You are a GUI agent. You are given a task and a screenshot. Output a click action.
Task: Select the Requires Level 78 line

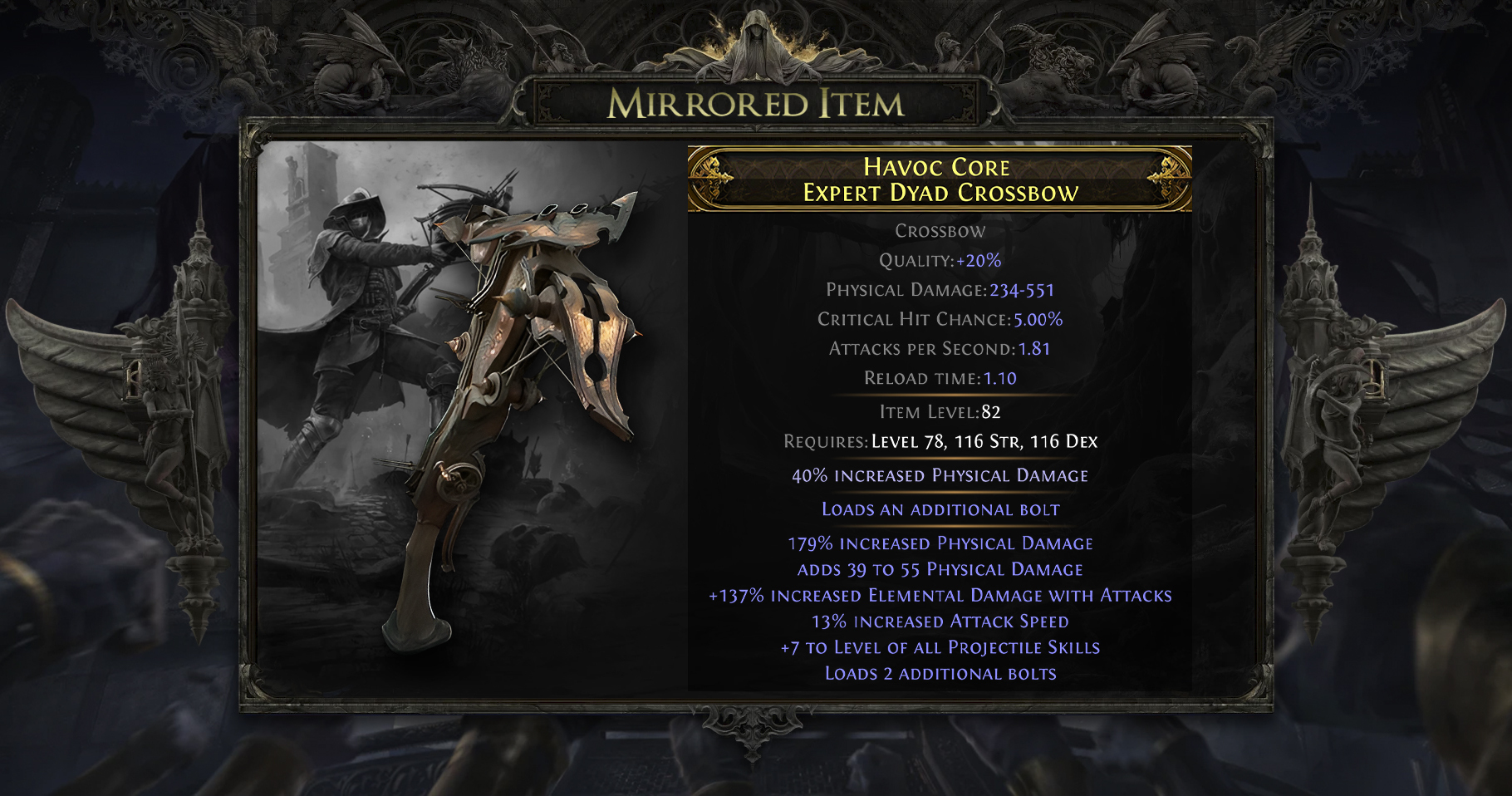point(940,441)
